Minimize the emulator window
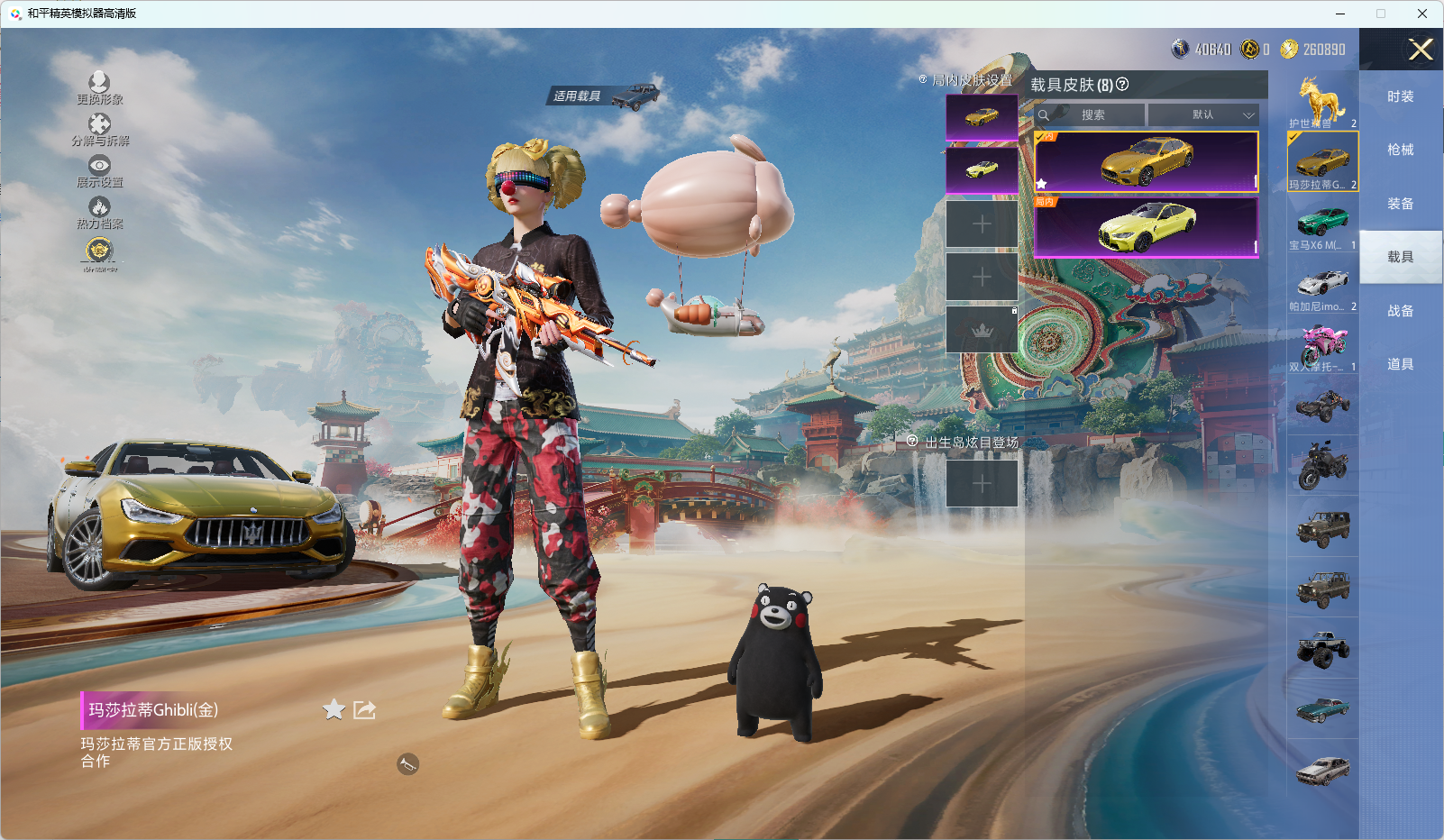 (x=1340, y=14)
